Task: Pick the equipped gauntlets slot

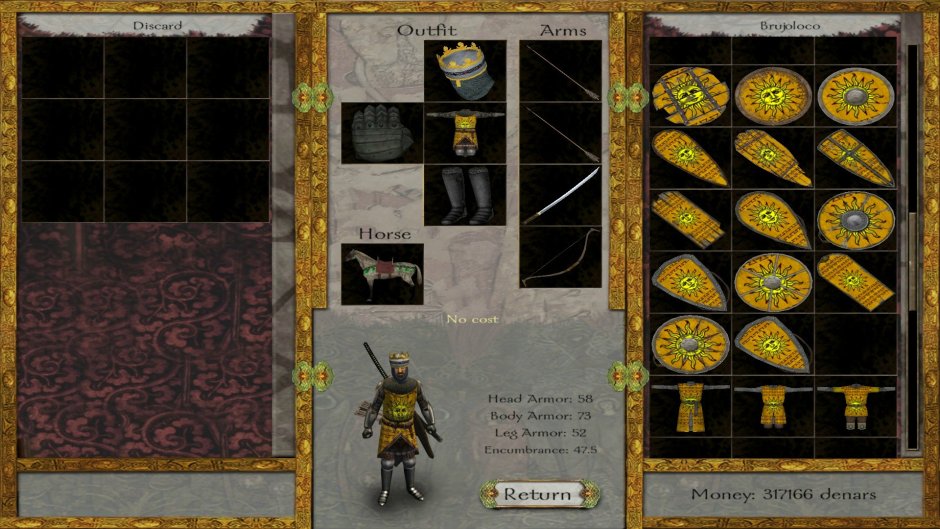Action: (381, 132)
